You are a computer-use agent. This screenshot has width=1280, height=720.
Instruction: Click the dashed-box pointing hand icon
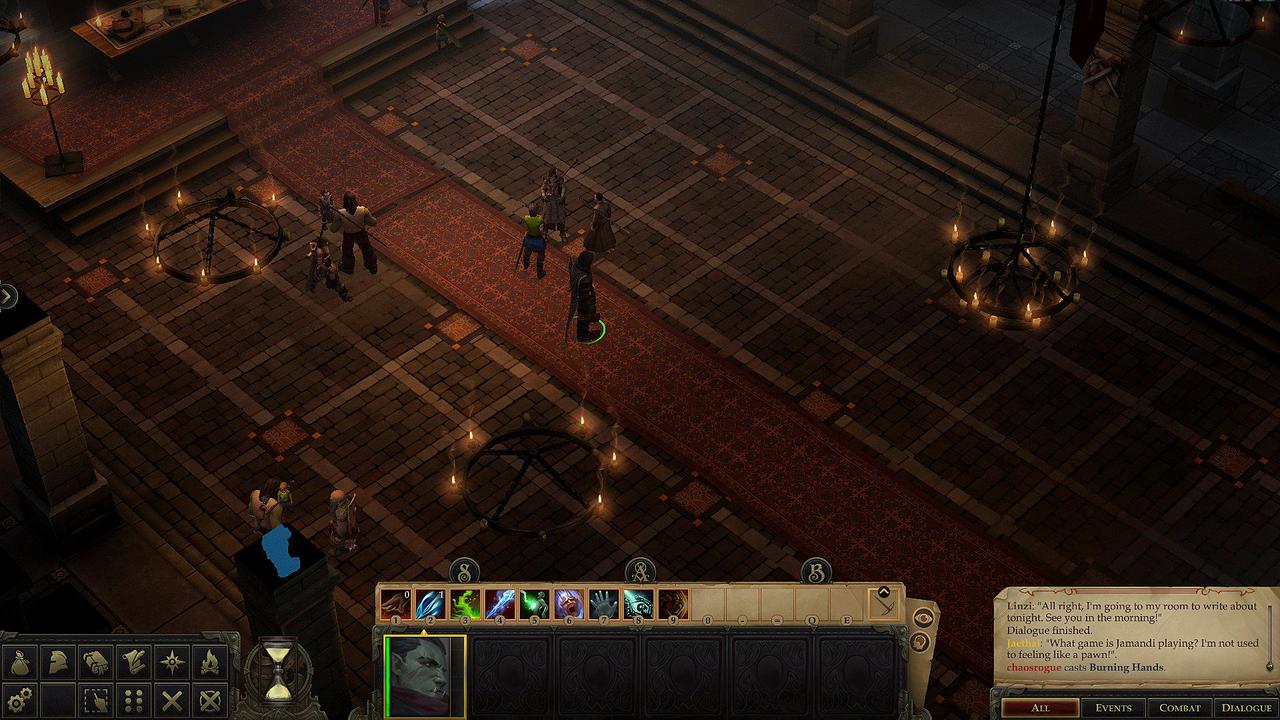pyautogui.click(x=97, y=698)
